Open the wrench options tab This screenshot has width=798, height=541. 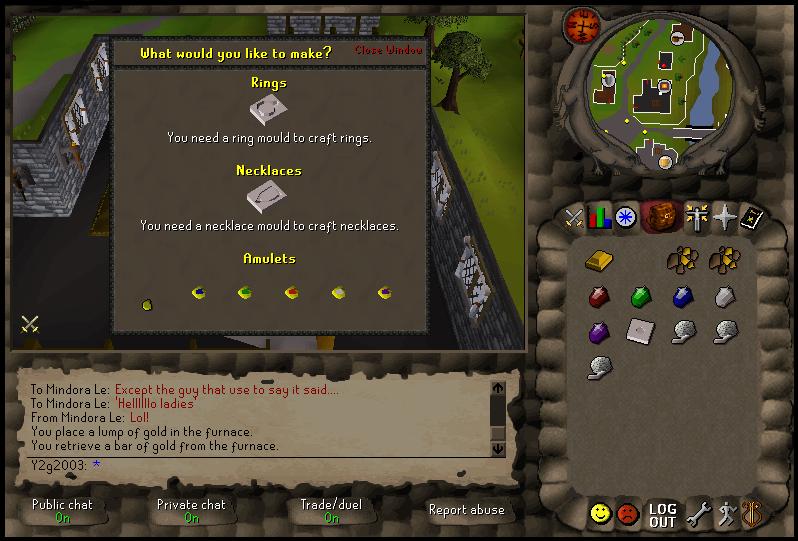click(698, 514)
